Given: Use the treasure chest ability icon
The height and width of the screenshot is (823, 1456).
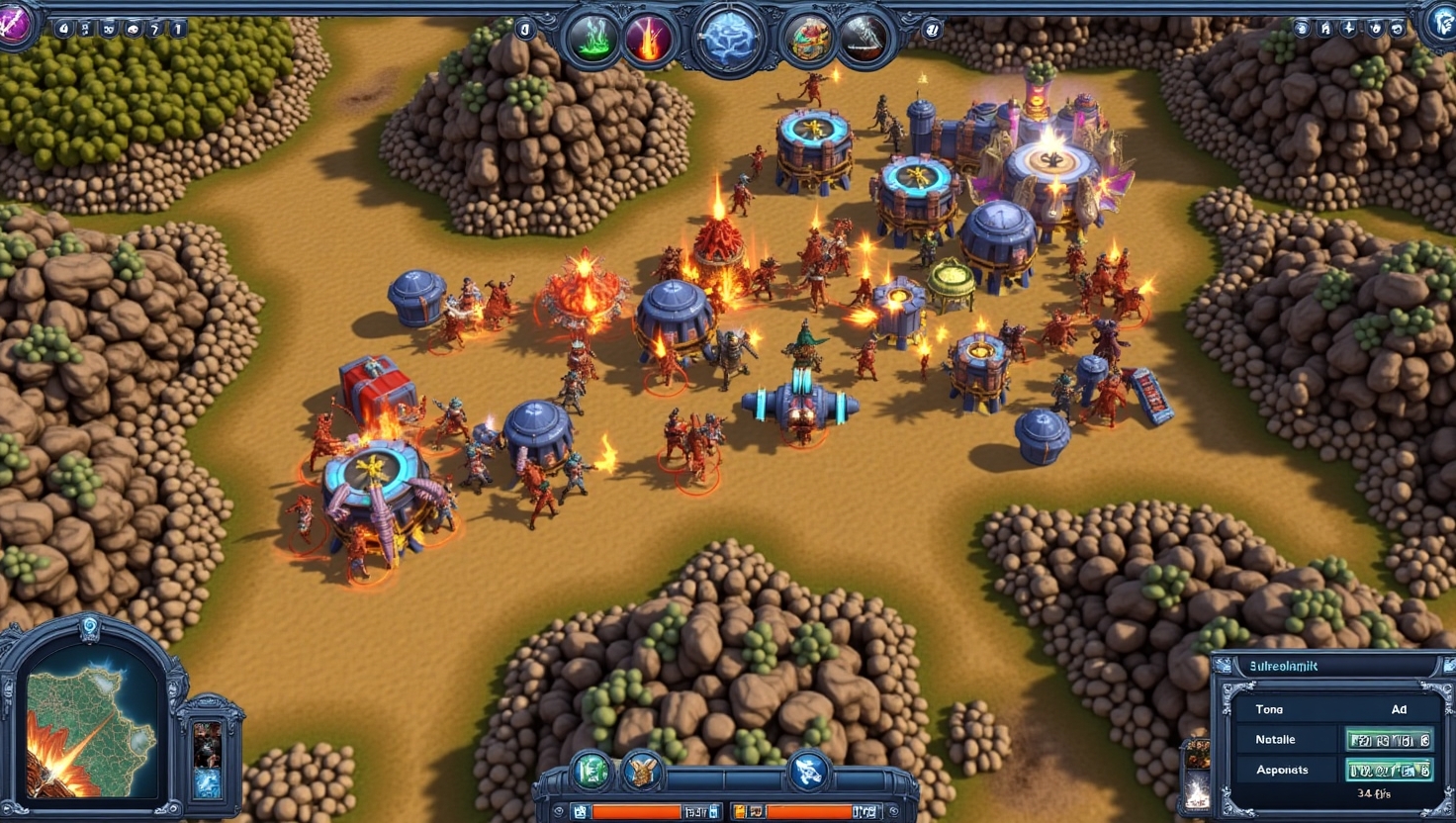Looking at the screenshot, I should [x=807, y=41].
